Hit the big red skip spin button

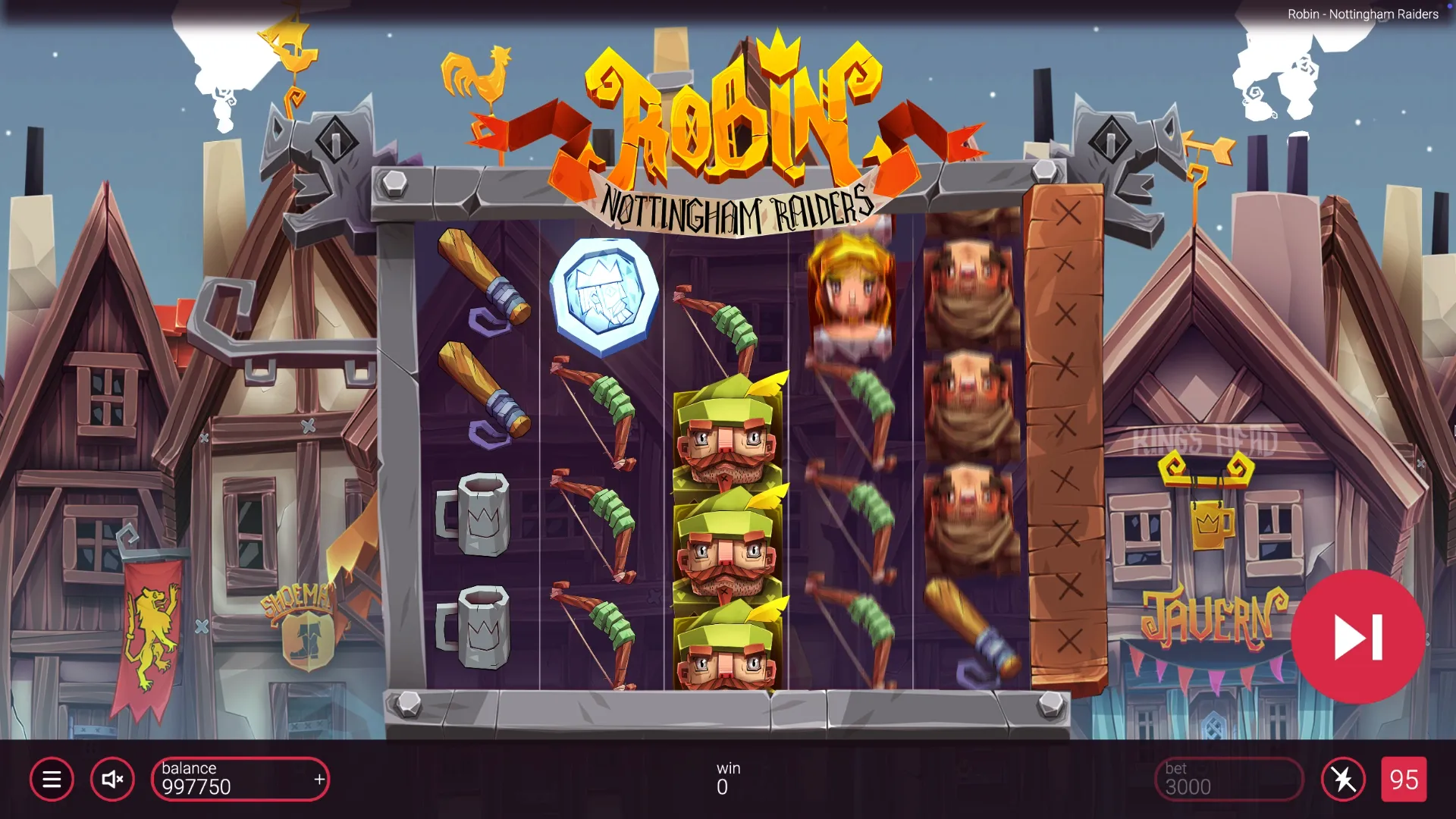1357,637
